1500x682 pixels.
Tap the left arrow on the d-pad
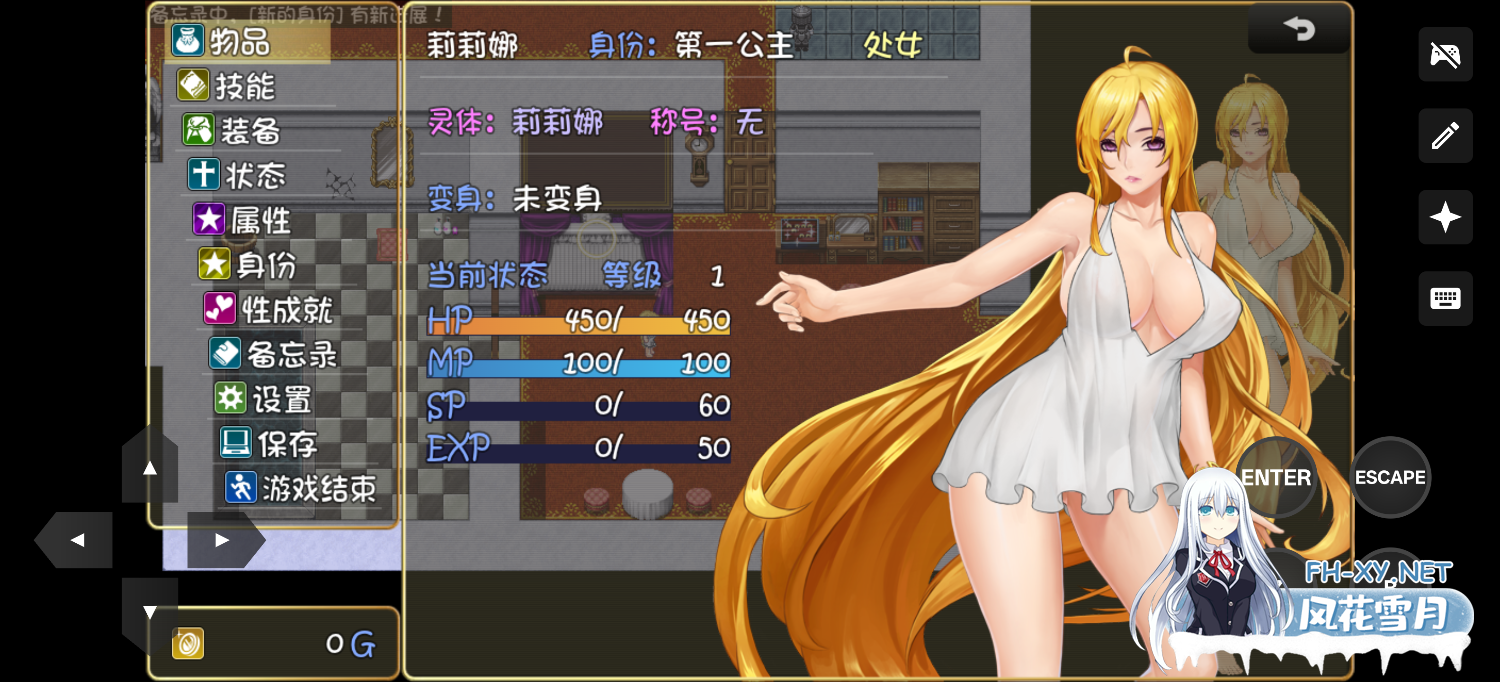pos(76,540)
